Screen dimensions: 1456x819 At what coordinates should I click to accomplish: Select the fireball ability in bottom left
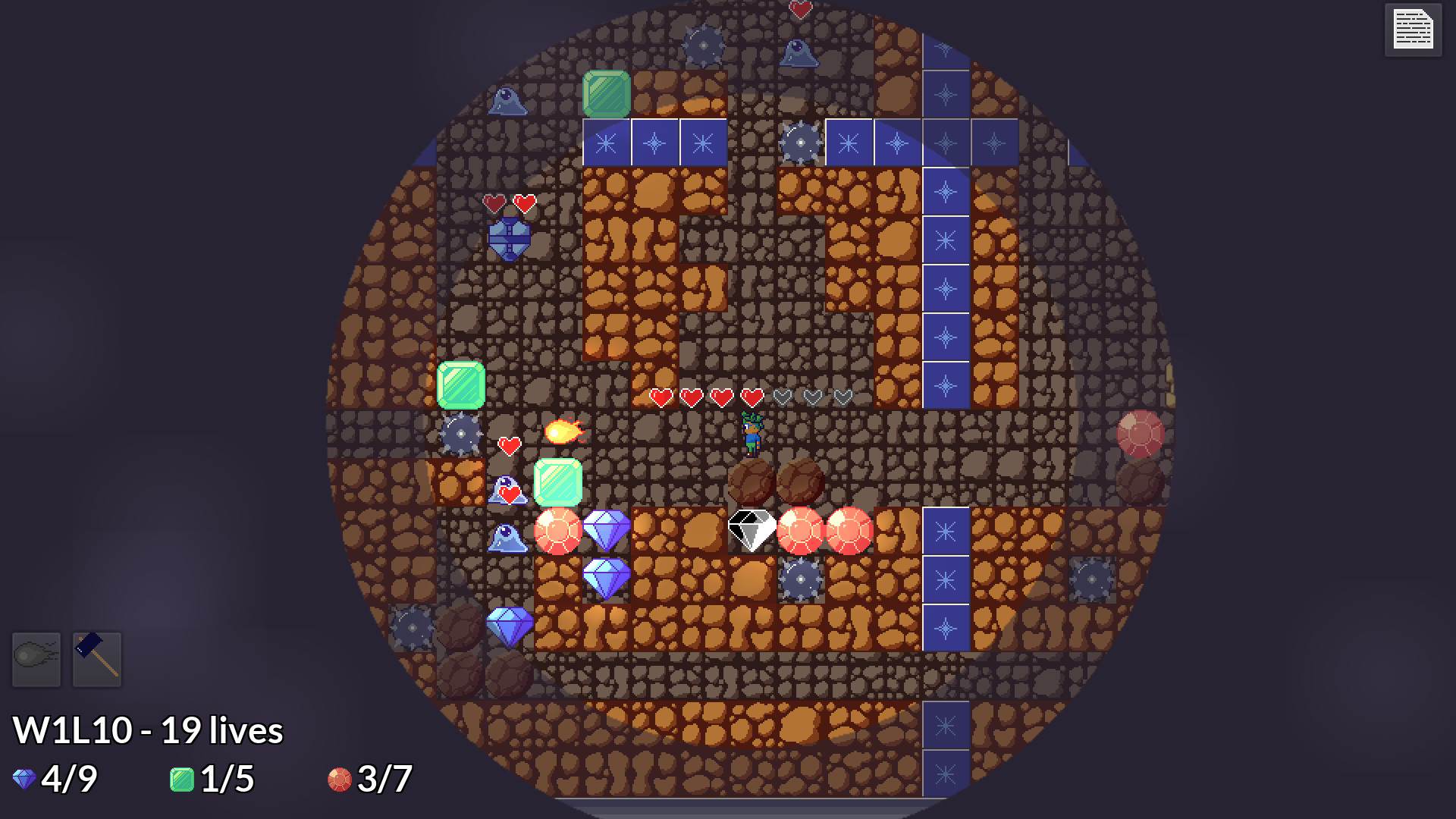[36, 660]
